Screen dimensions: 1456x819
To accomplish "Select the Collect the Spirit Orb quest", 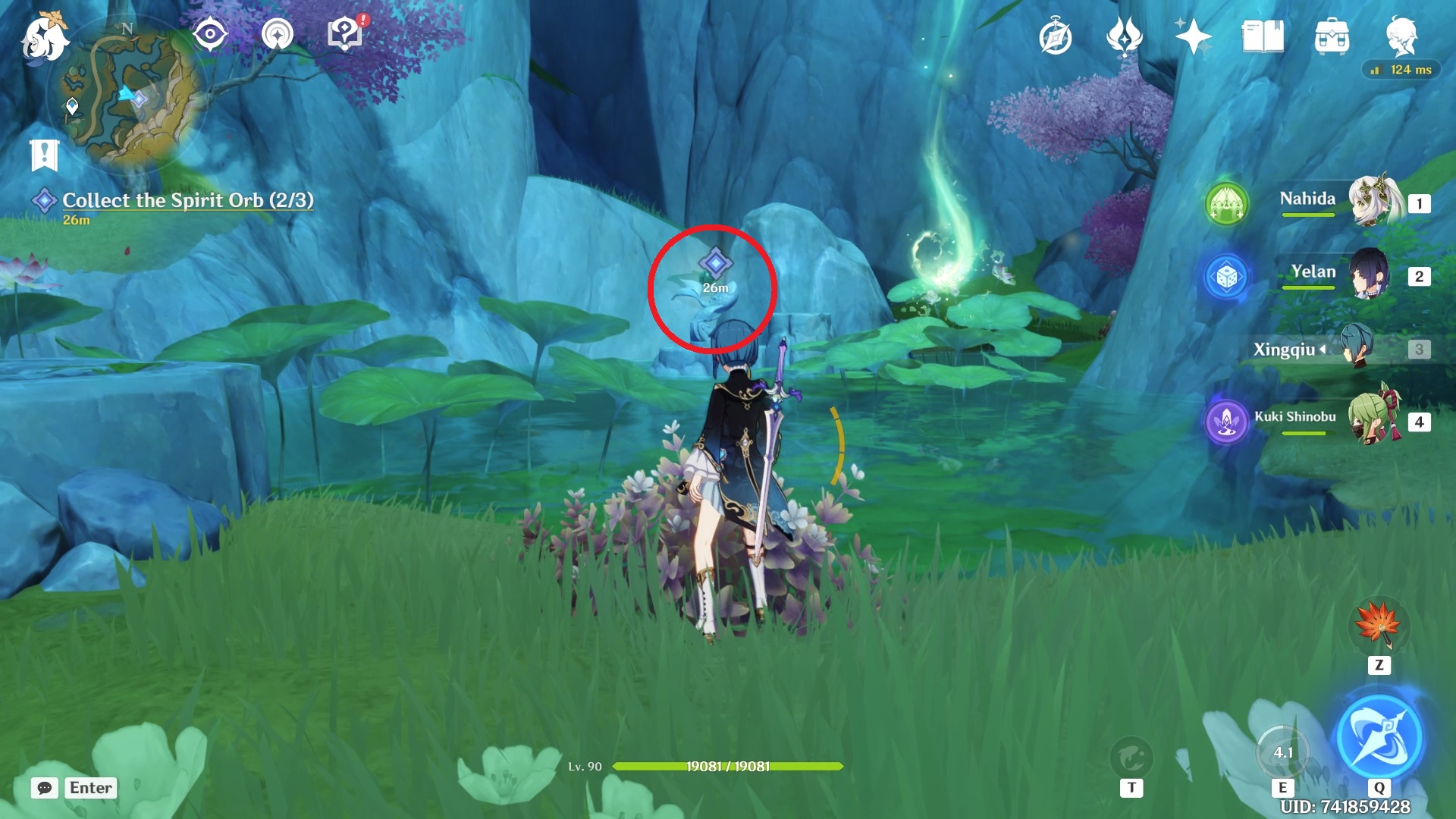I will [x=188, y=200].
